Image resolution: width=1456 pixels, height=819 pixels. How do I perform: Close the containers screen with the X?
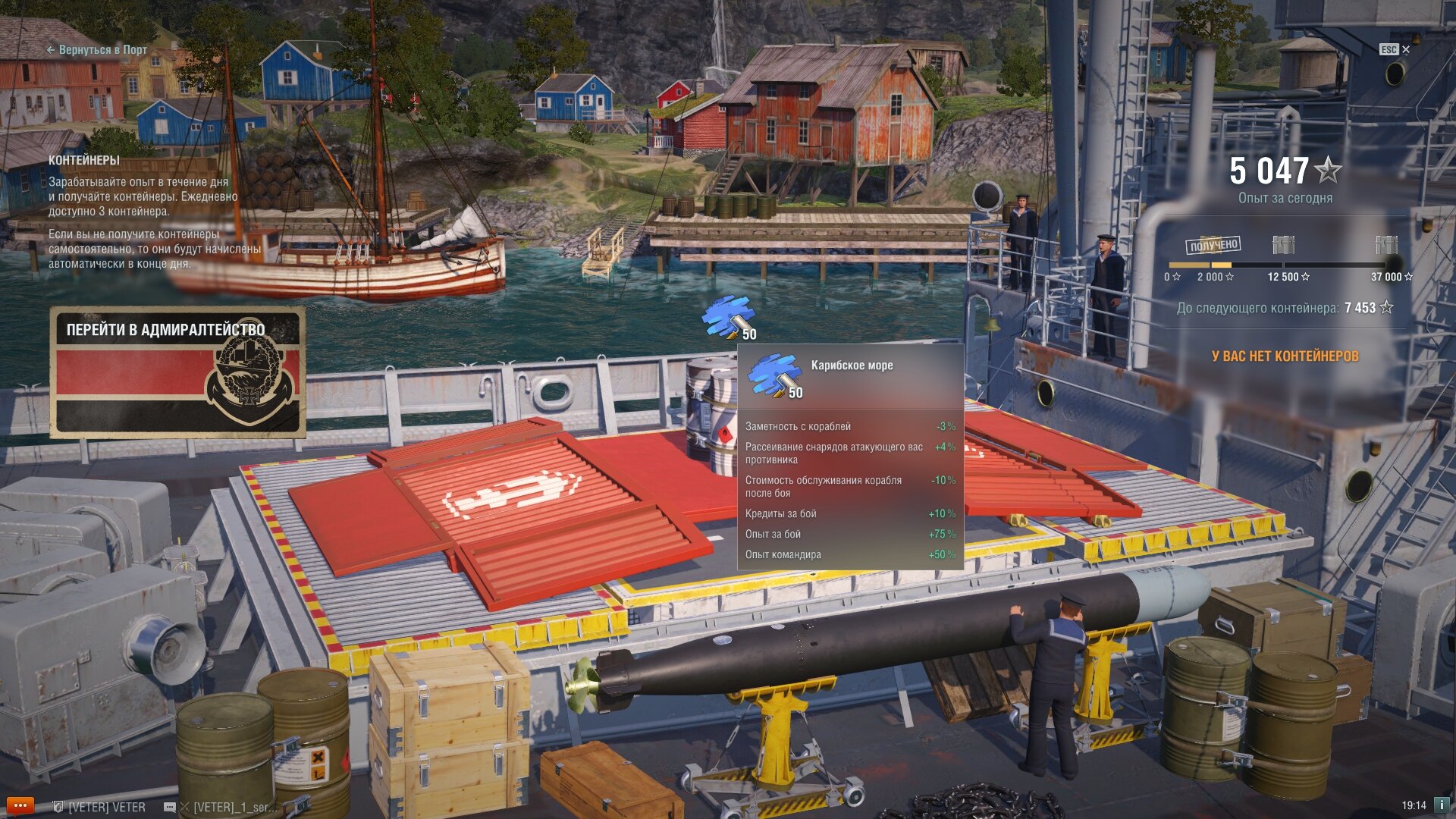[x=1405, y=49]
